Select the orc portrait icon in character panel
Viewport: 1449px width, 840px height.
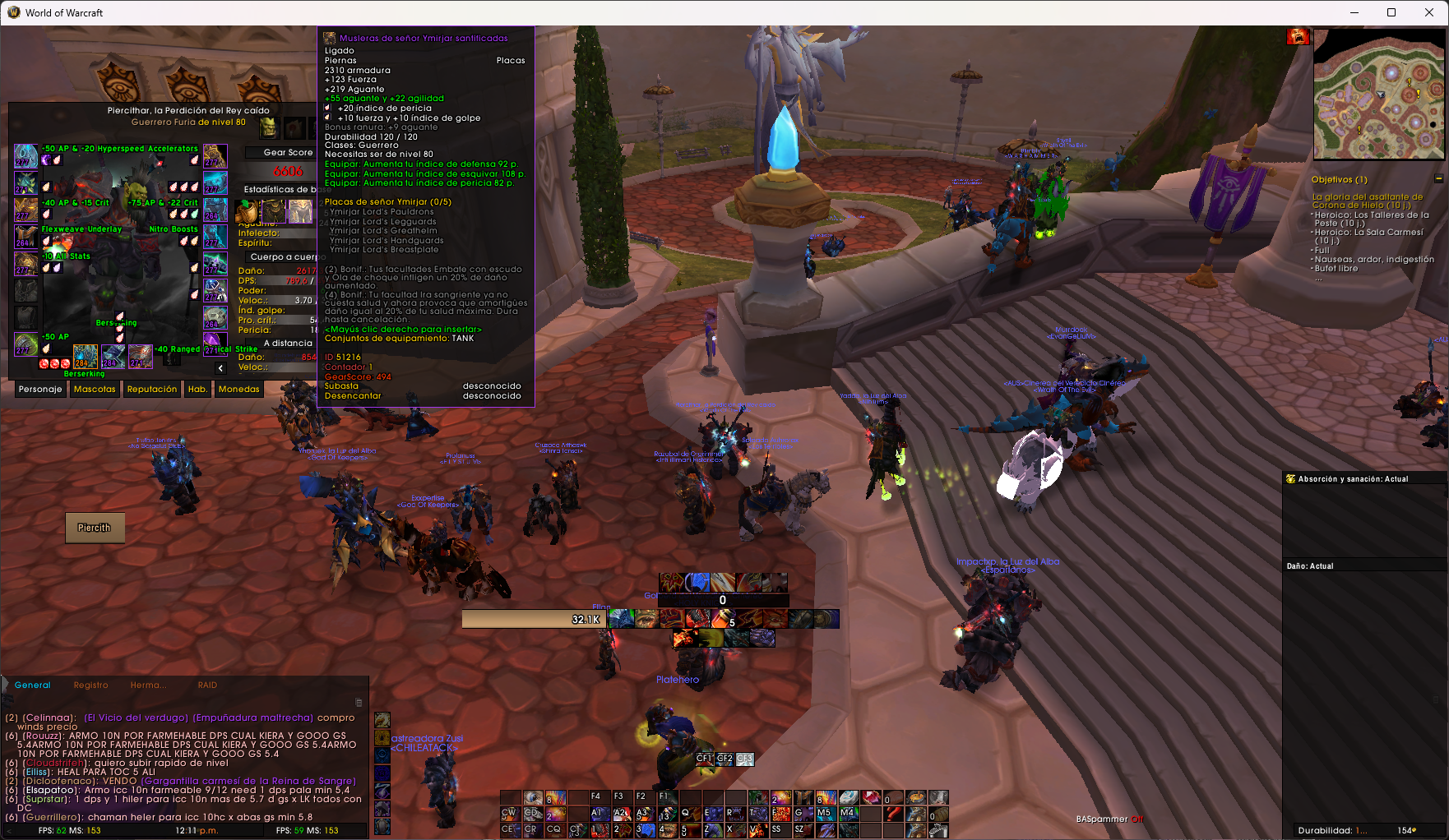[270, 127]
